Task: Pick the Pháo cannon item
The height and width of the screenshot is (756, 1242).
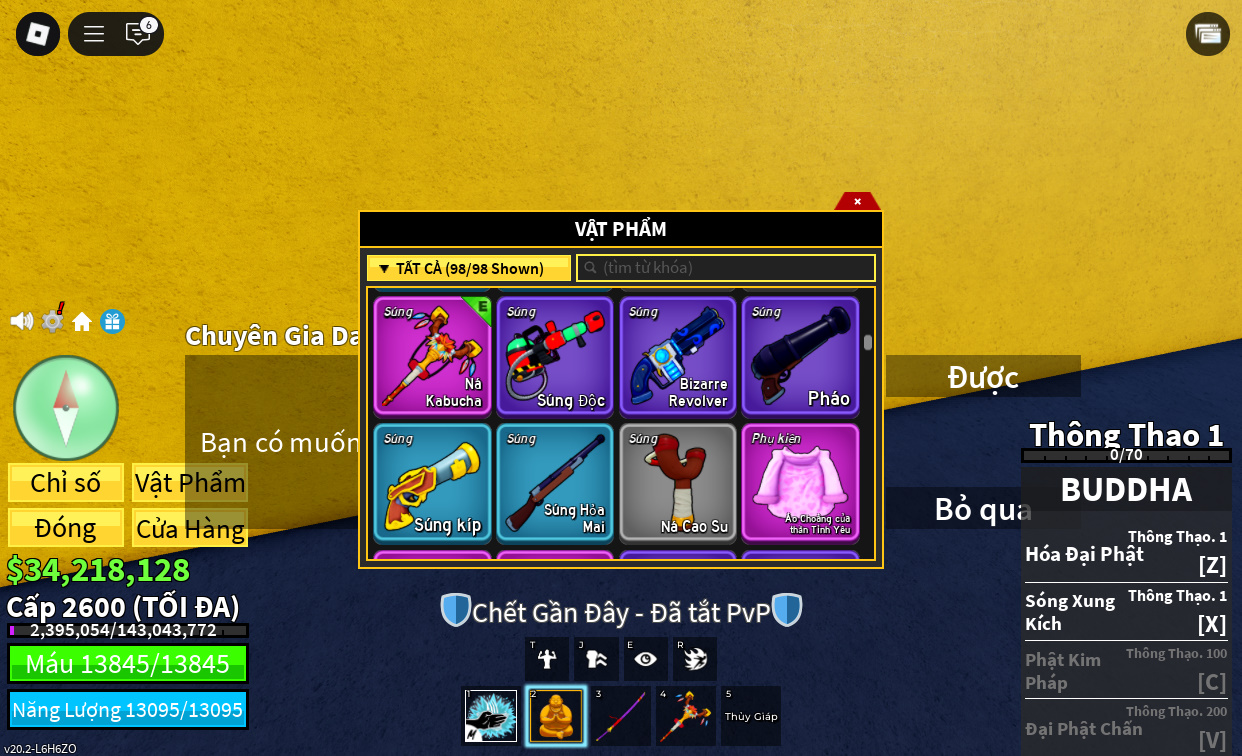Action: click(x=800, y=355)
